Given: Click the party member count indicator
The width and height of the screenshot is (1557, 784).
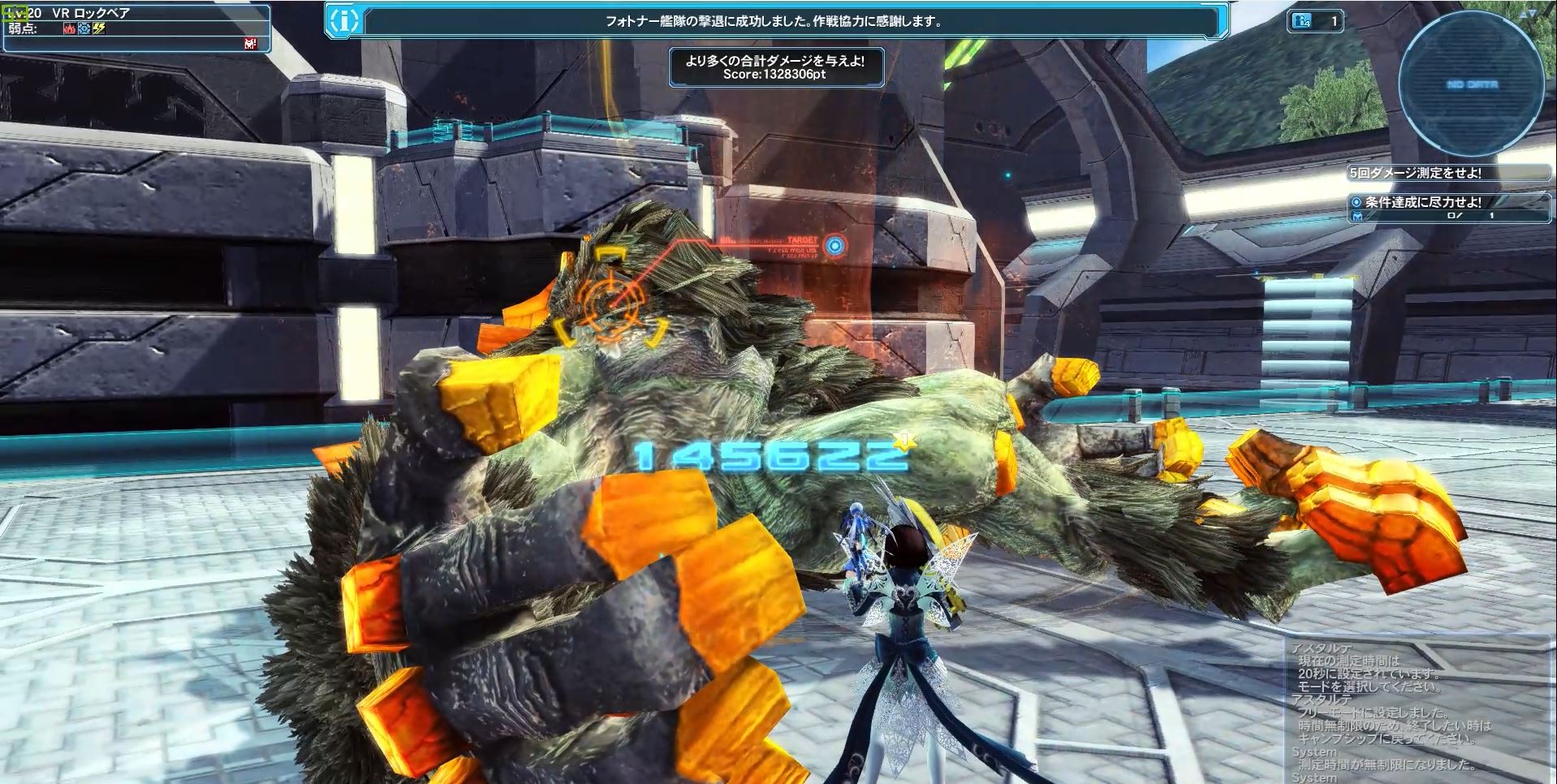Looking at the screenshot, I should [1314, 22].
